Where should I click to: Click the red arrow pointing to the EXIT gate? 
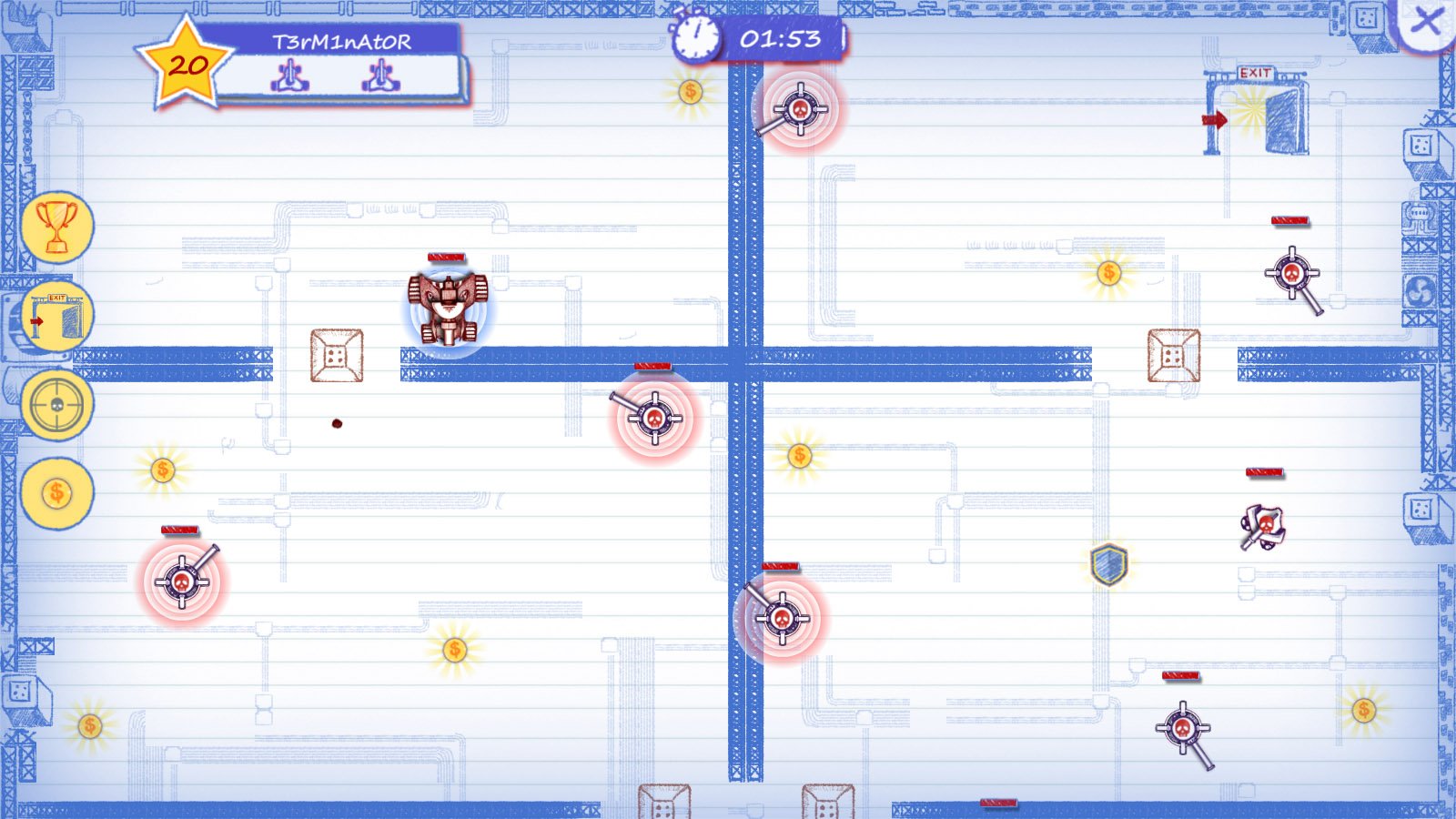click(x=1218, y=117)
